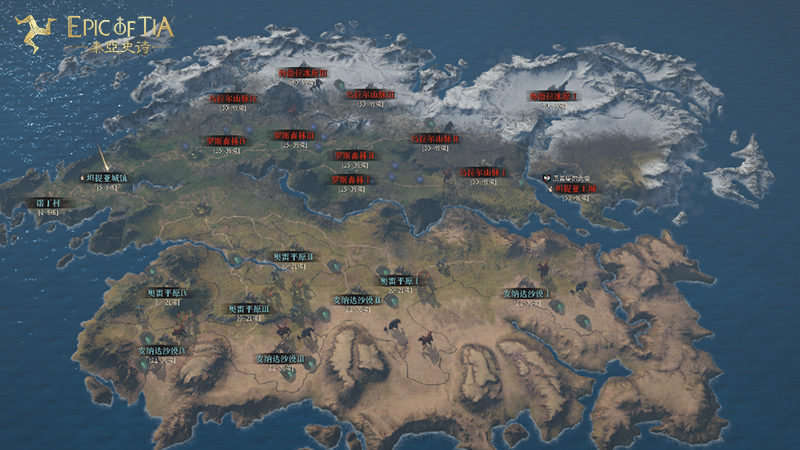The height and width of the screenshot is (450, 800).
Task: Select the 坦提亚城镇 town marker
Action: [x=105, y=177]
